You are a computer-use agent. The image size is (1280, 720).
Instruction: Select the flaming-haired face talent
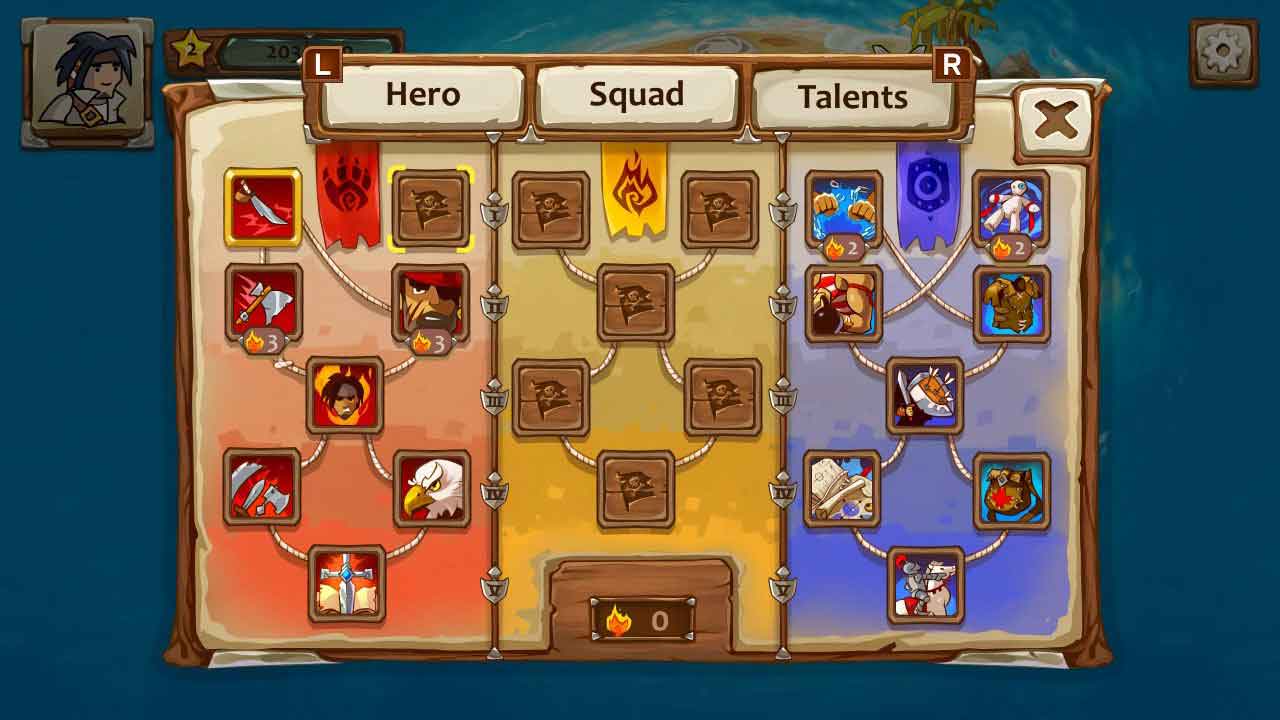(x=345, y=394)
